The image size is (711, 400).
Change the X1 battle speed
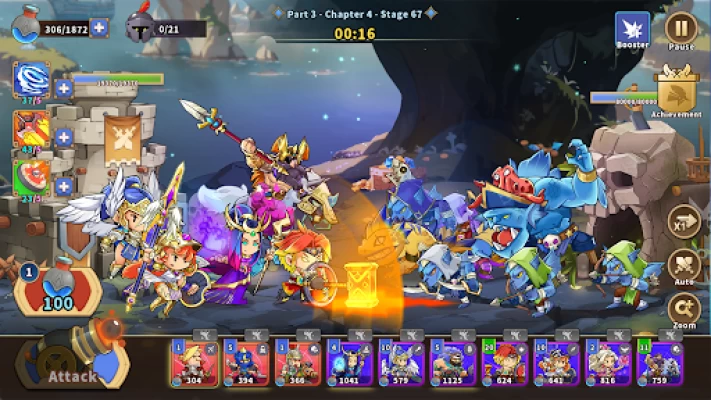point(685,220)
